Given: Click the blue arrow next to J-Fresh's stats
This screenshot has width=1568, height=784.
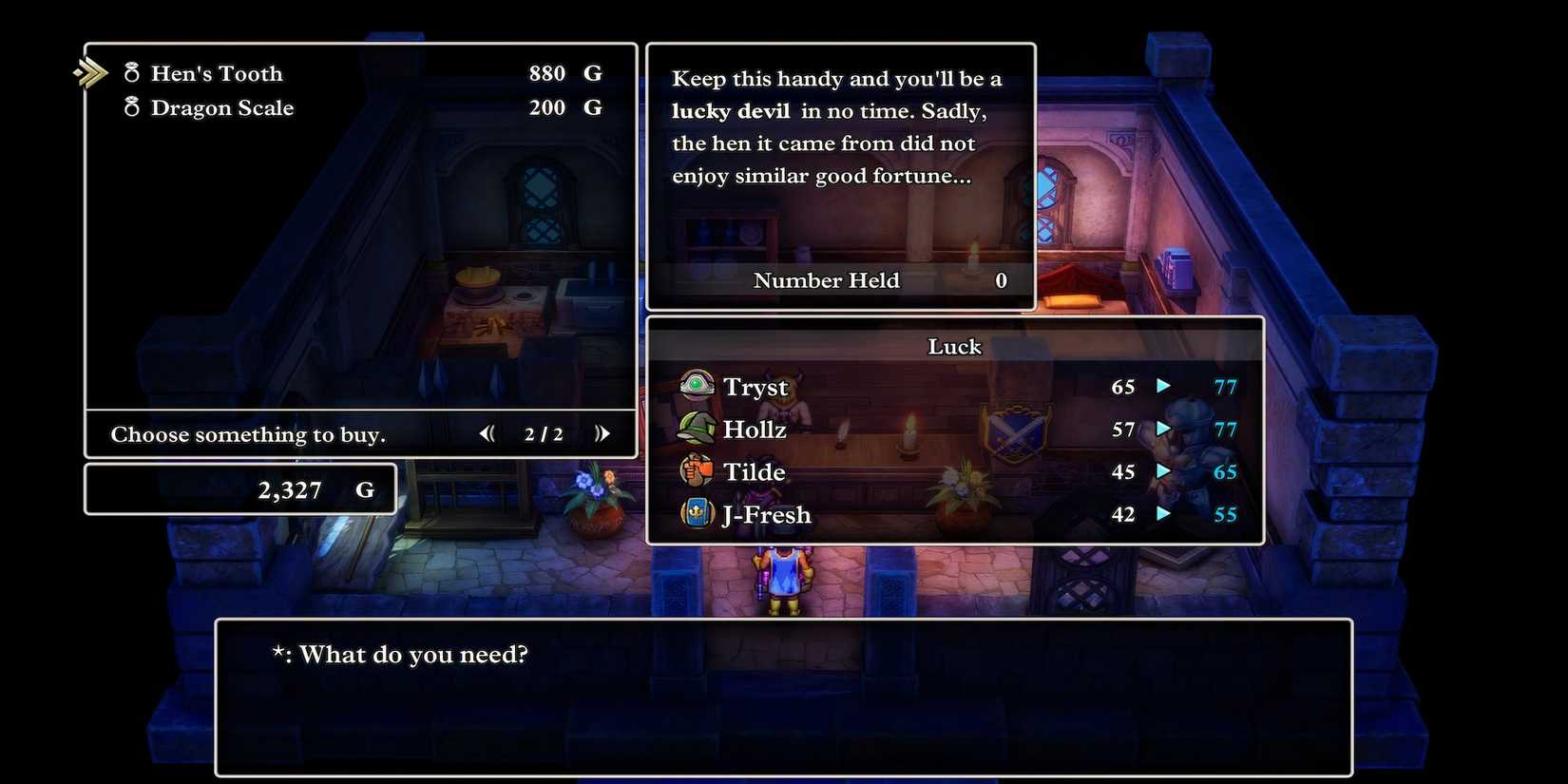Looking at the screenshot, I should 1165,514.
